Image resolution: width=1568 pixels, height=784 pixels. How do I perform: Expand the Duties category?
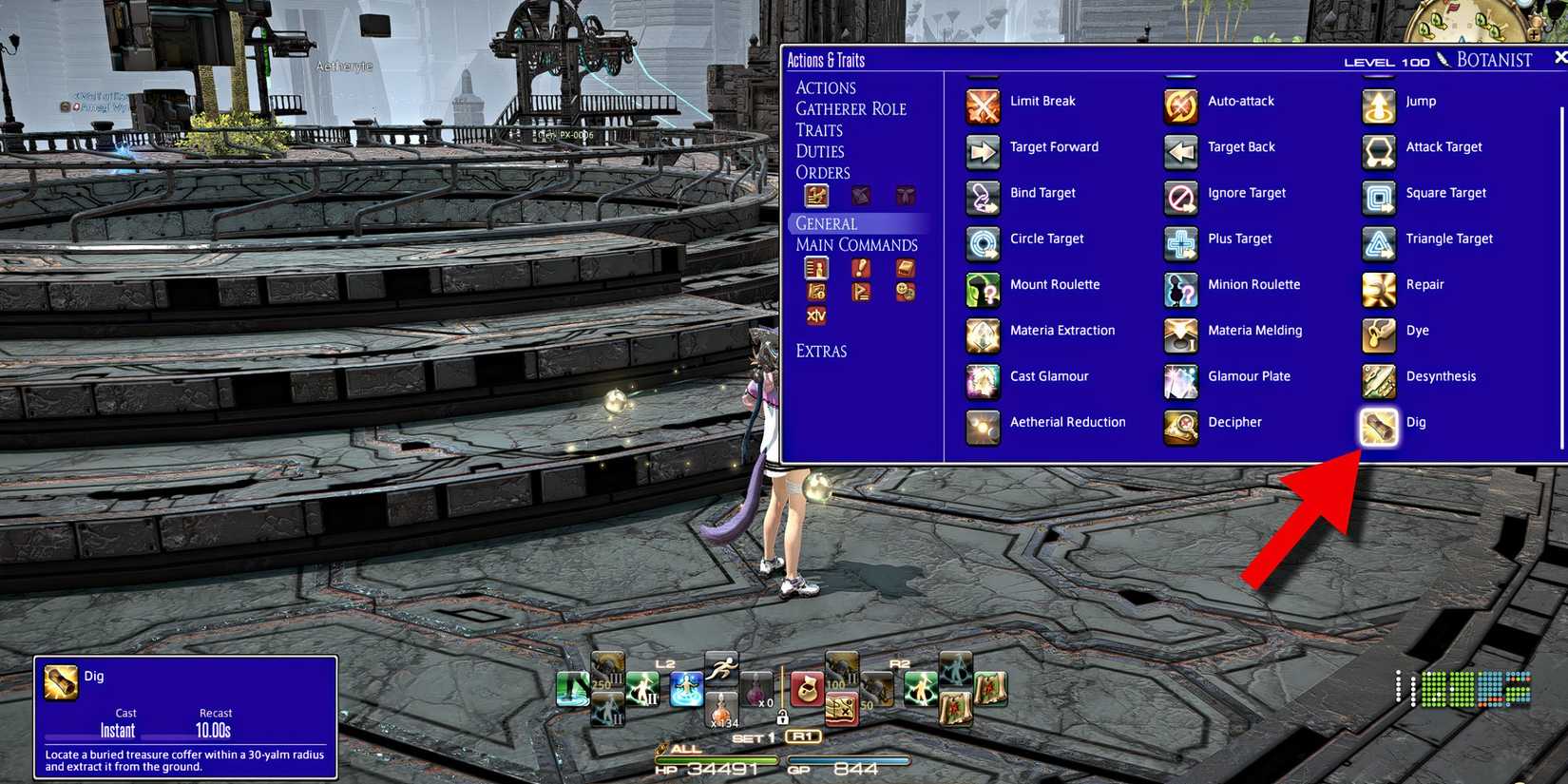(x=823, y=151)
